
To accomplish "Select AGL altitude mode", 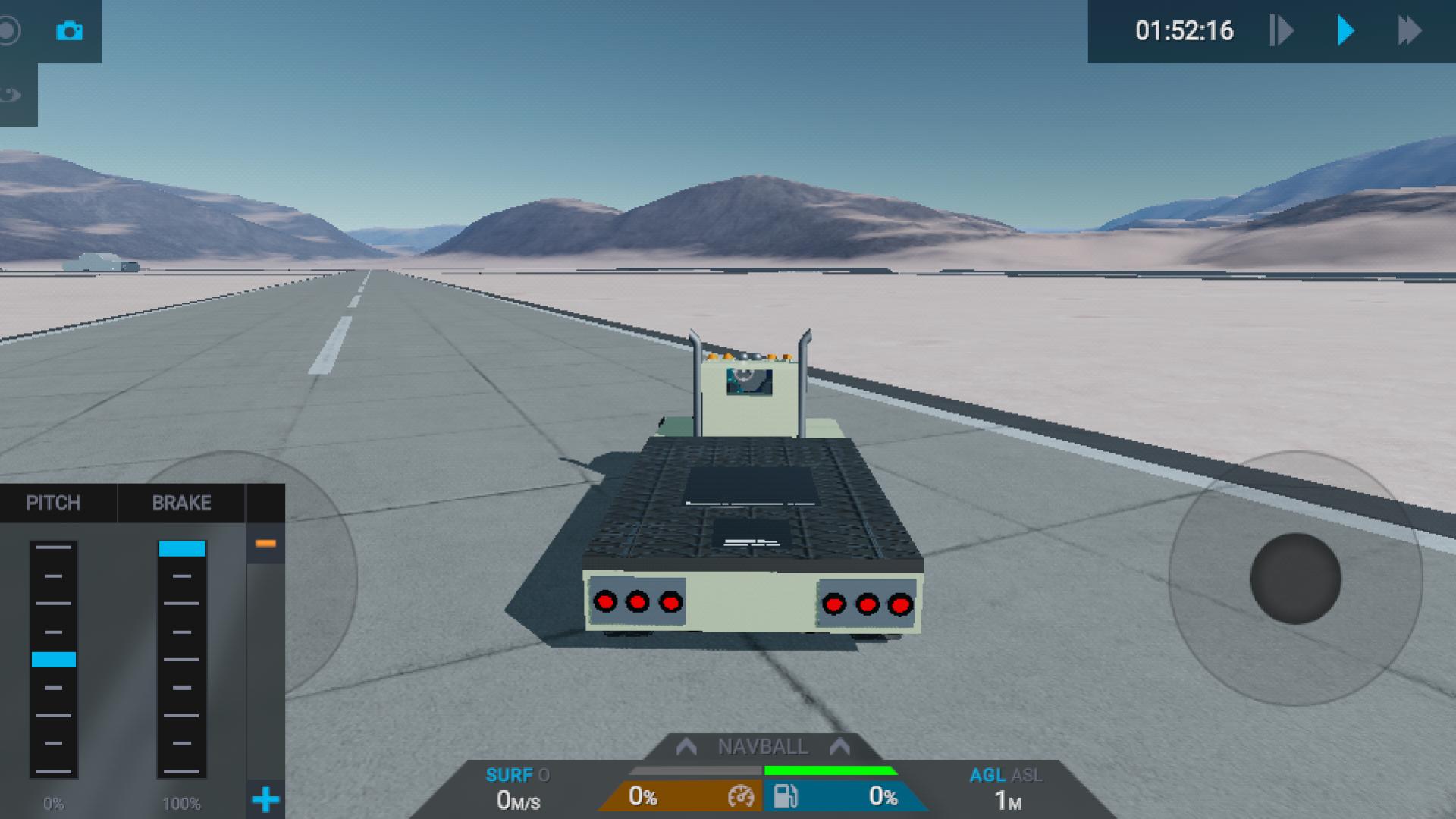I will coord(987,775).
